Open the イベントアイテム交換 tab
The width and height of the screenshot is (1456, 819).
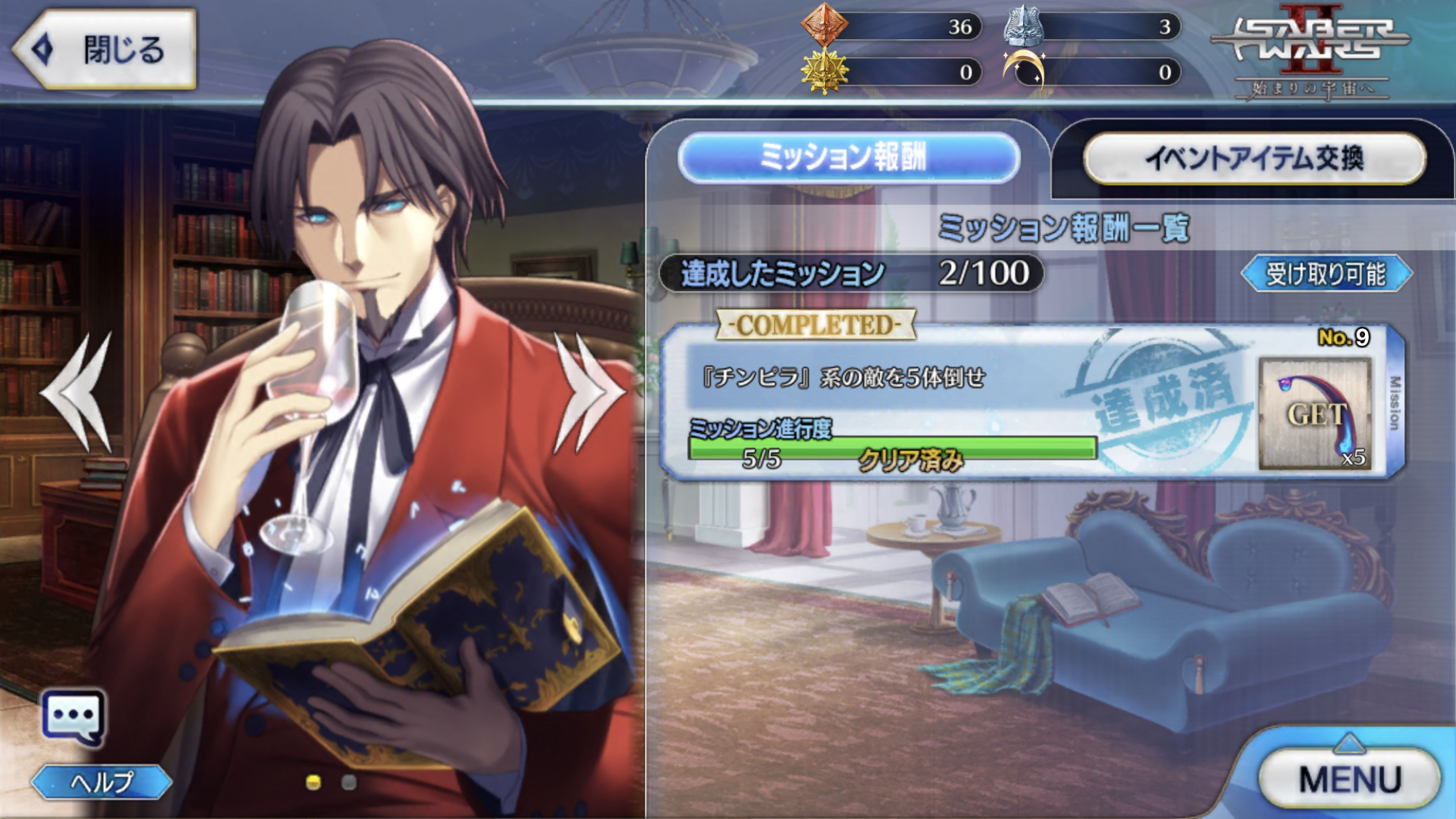[1254, 158]
